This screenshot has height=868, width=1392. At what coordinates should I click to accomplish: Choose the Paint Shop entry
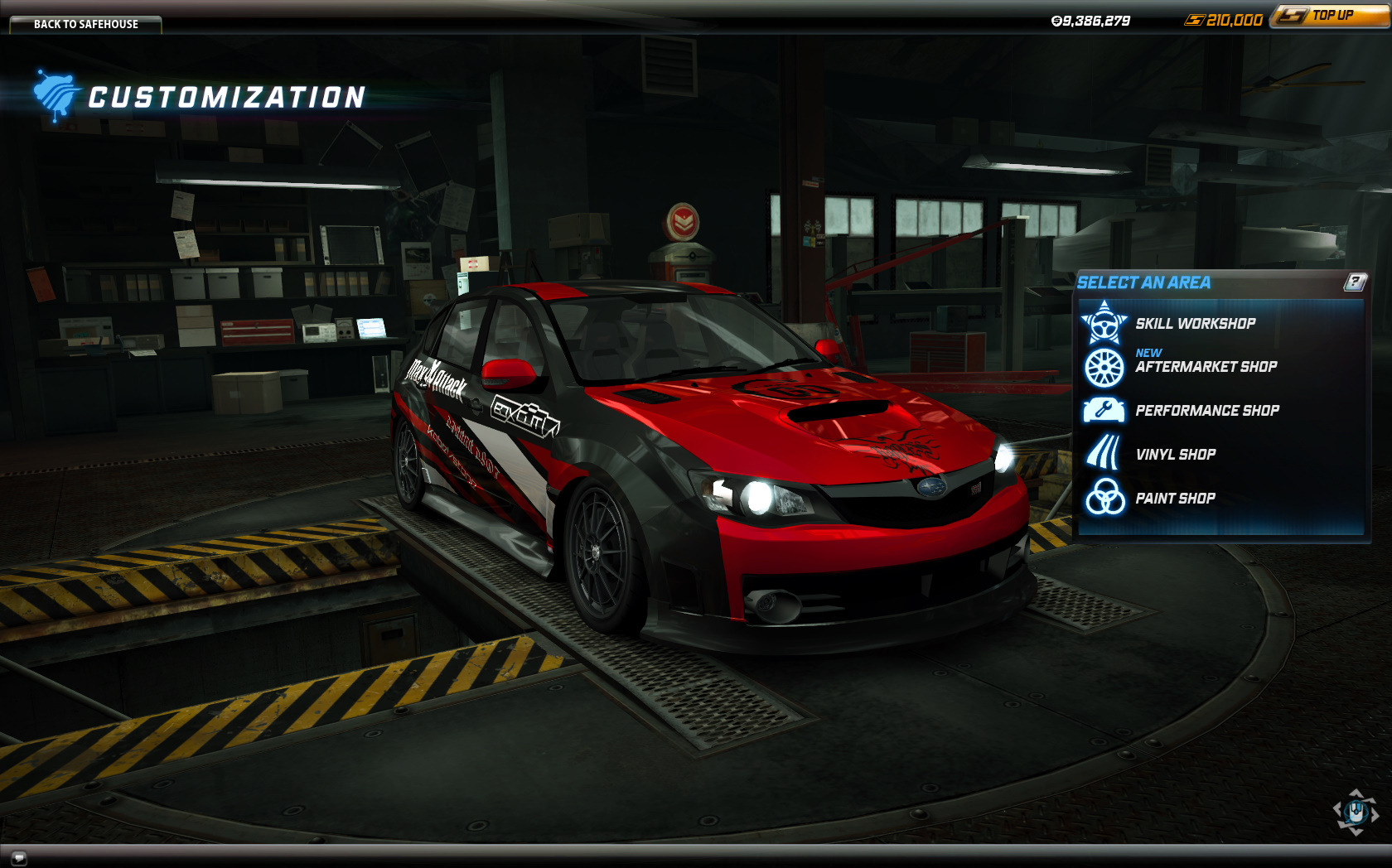(1174, 499)
